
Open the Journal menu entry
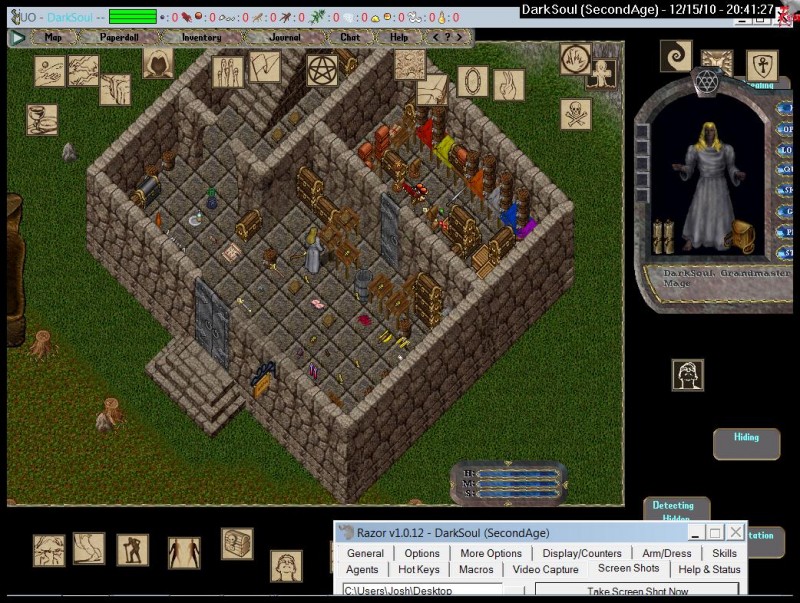pyautogui.click(x=284, y=37)
